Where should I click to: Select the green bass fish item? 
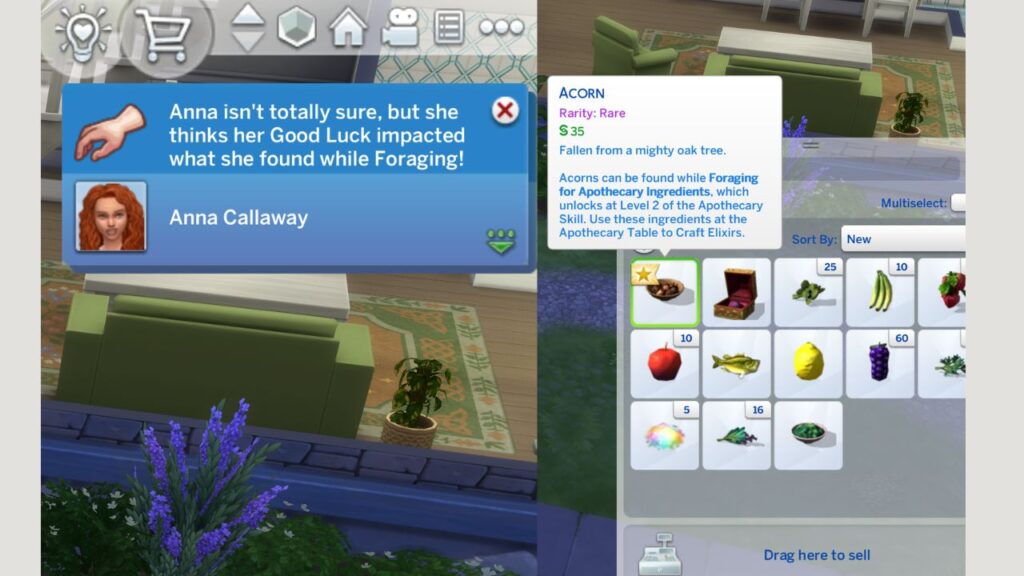[737, 363]
